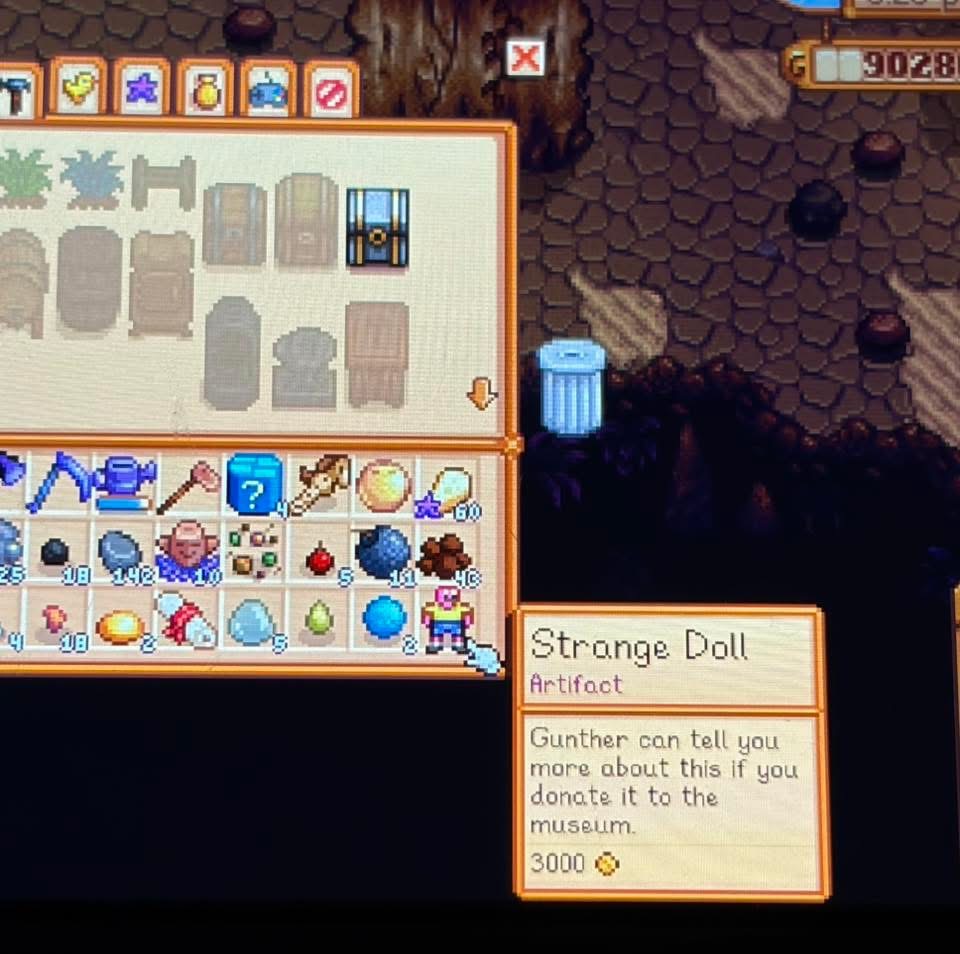This screenshot has height=954, width=960.
Task: Select the red cherry bomb stack
Action: click(x=320, y=558)
